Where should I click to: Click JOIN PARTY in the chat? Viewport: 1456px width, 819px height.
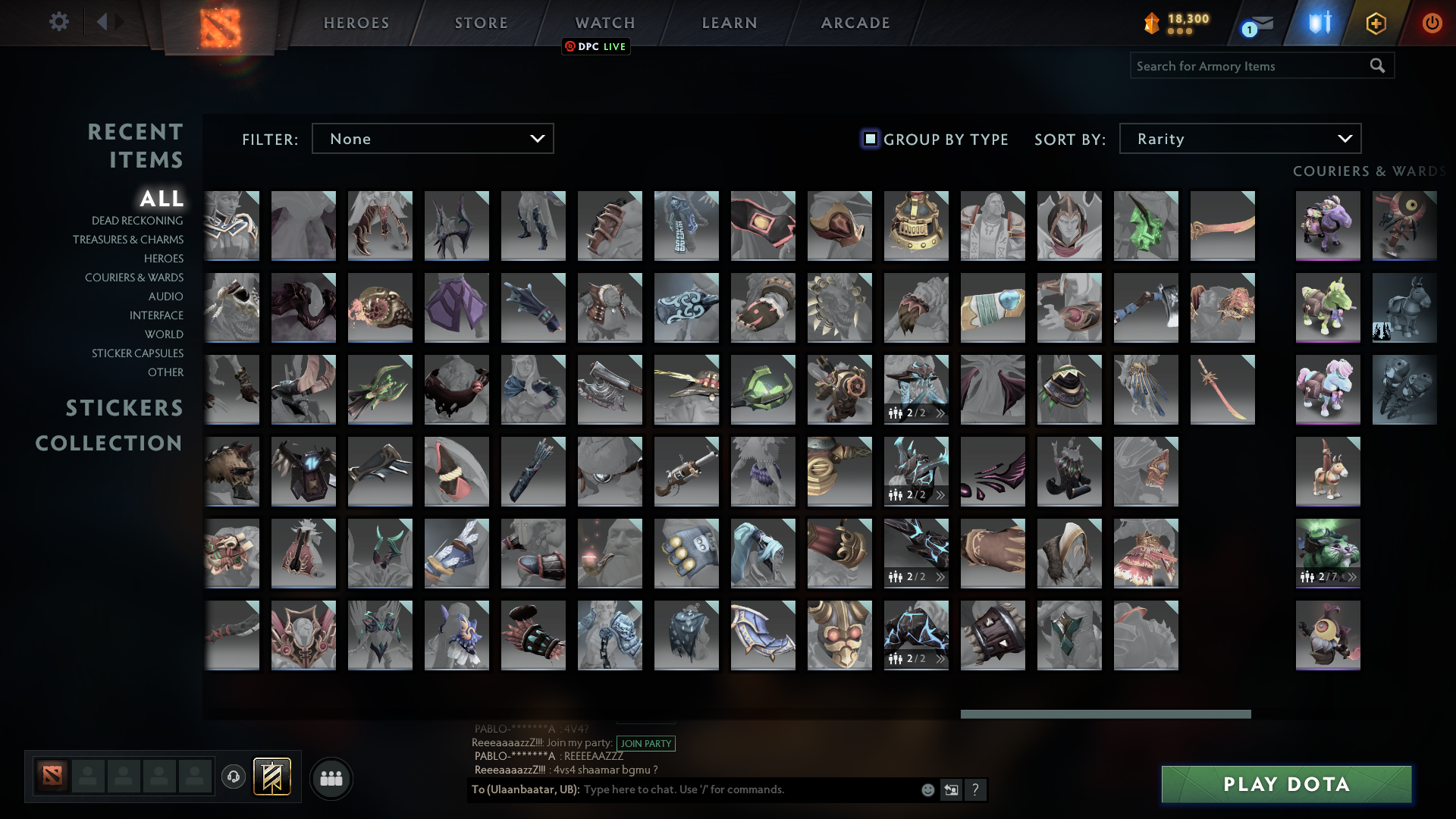point(645,744)
